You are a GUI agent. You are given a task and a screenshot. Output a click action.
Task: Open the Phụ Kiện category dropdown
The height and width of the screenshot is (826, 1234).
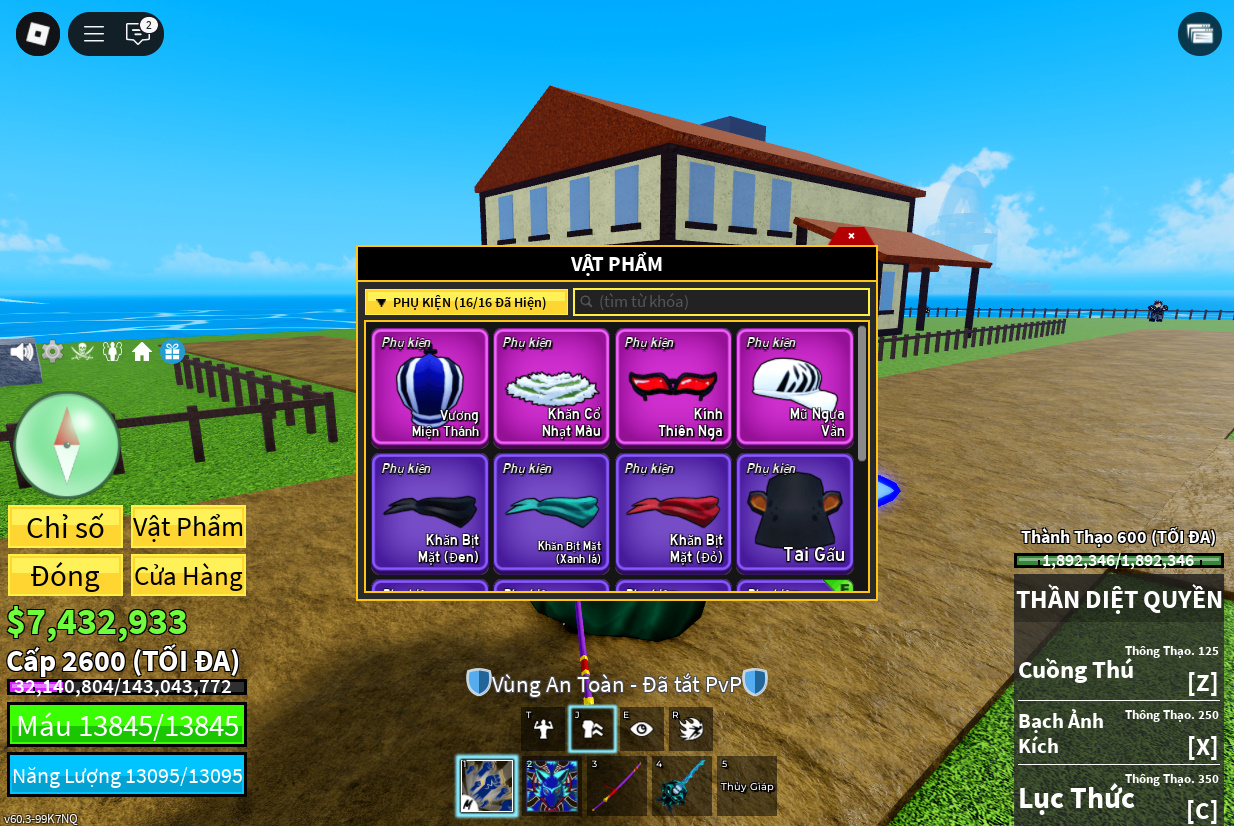point(466,302)
